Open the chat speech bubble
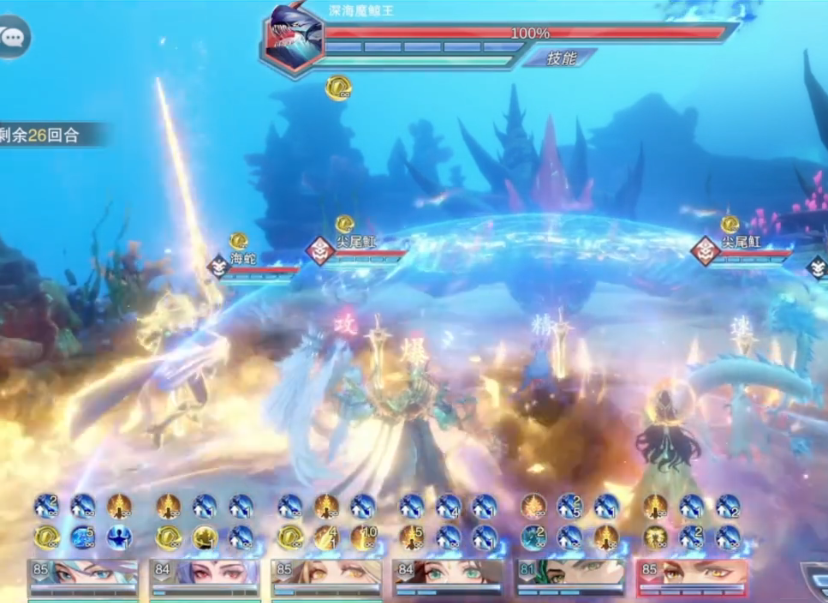Viewport: 828px width, 603px height. (x=13, y=38)
